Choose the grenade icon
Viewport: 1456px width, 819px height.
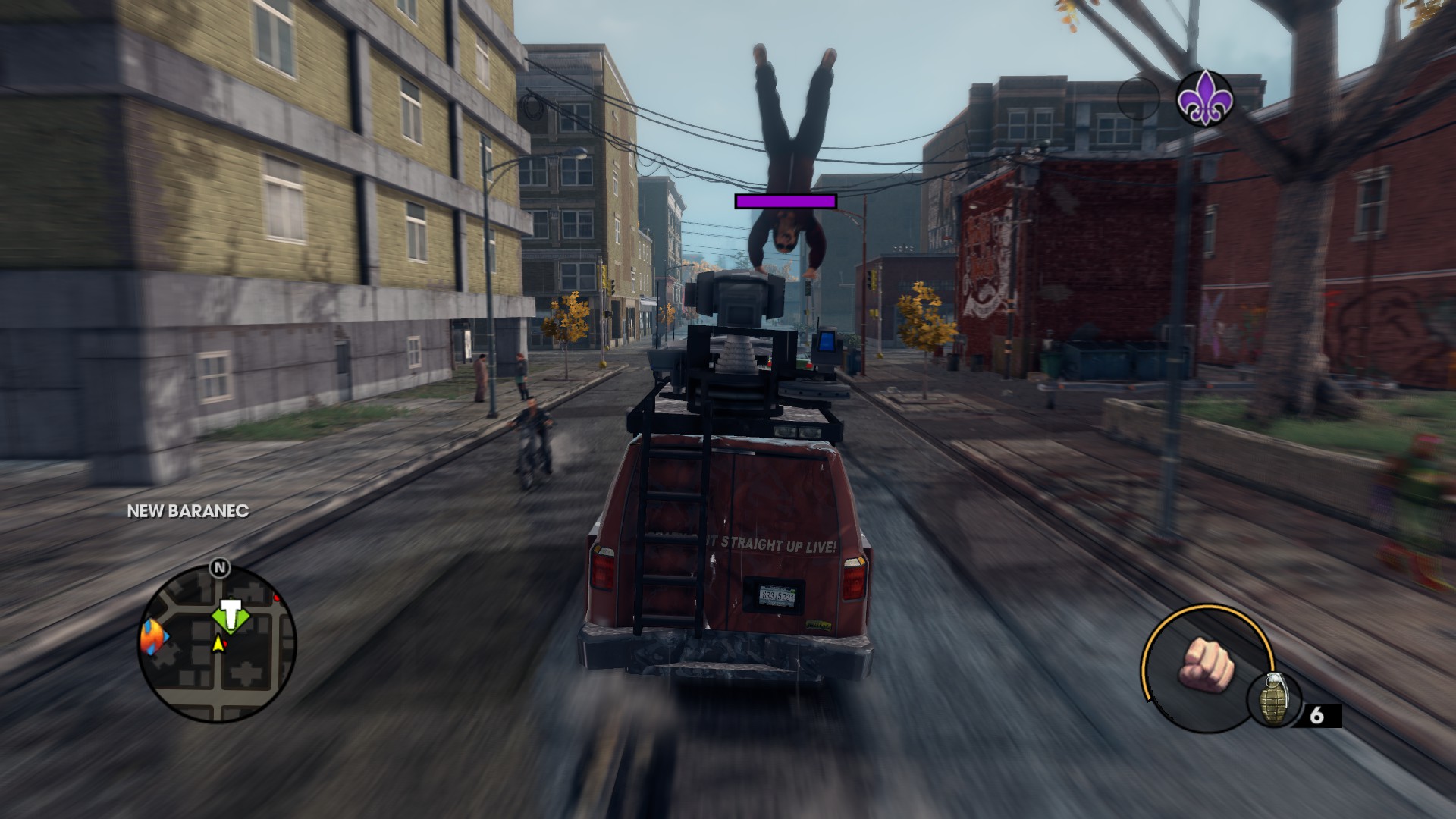pos(1273,698)
